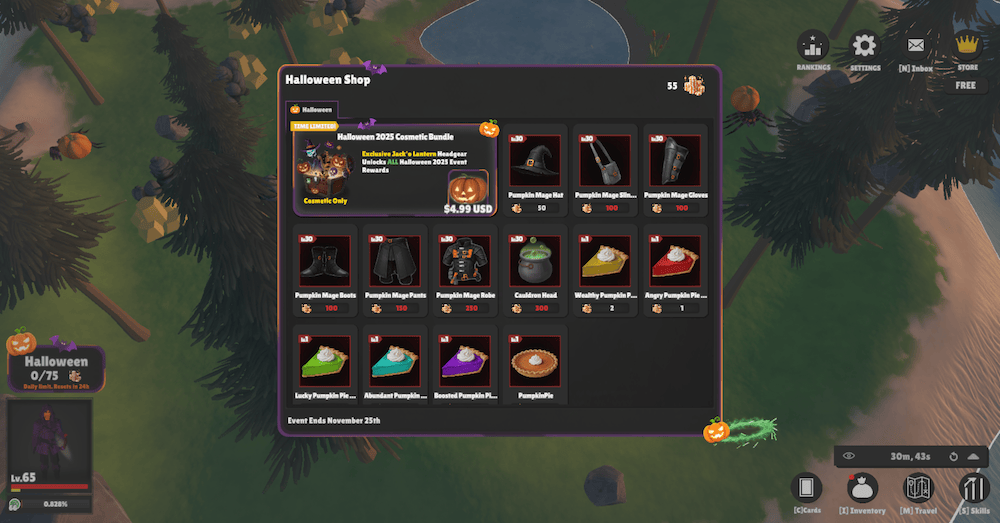Select the Pumpkin Mage Boots item
Image resolution: width=1000 pixels, height=523 pixels.
[325, 262]
